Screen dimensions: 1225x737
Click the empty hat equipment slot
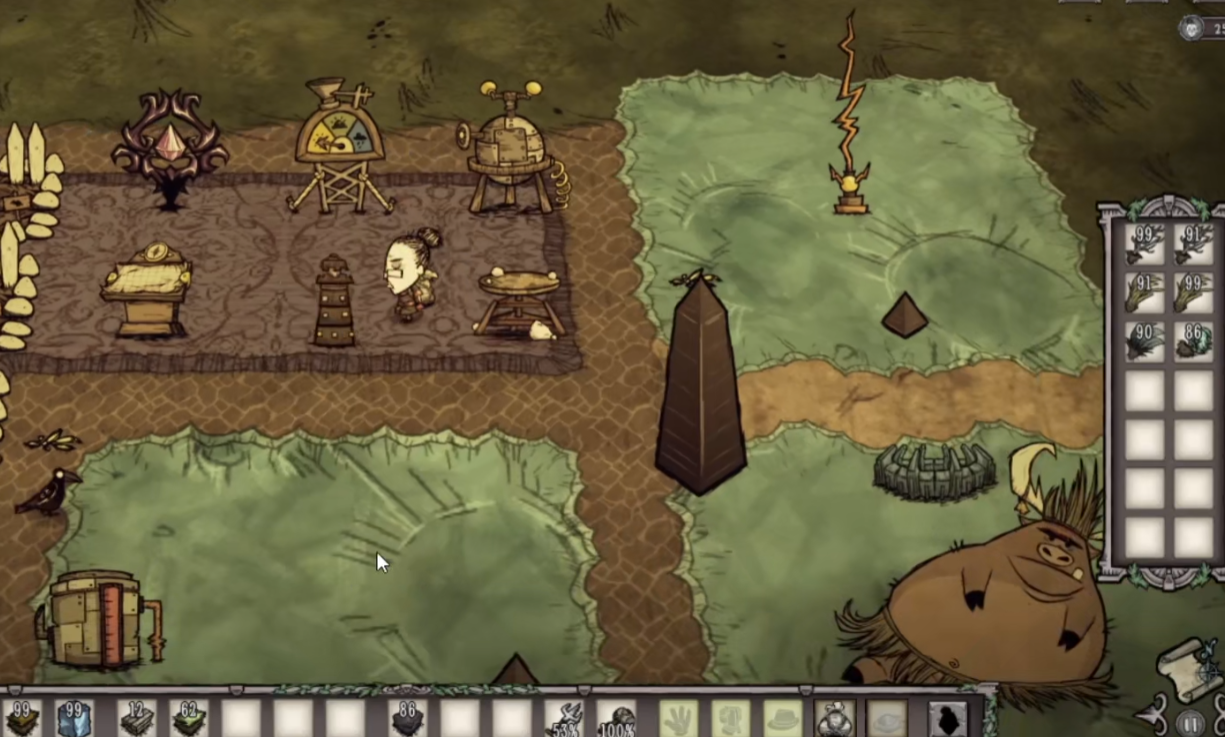[x=783, y=718]
